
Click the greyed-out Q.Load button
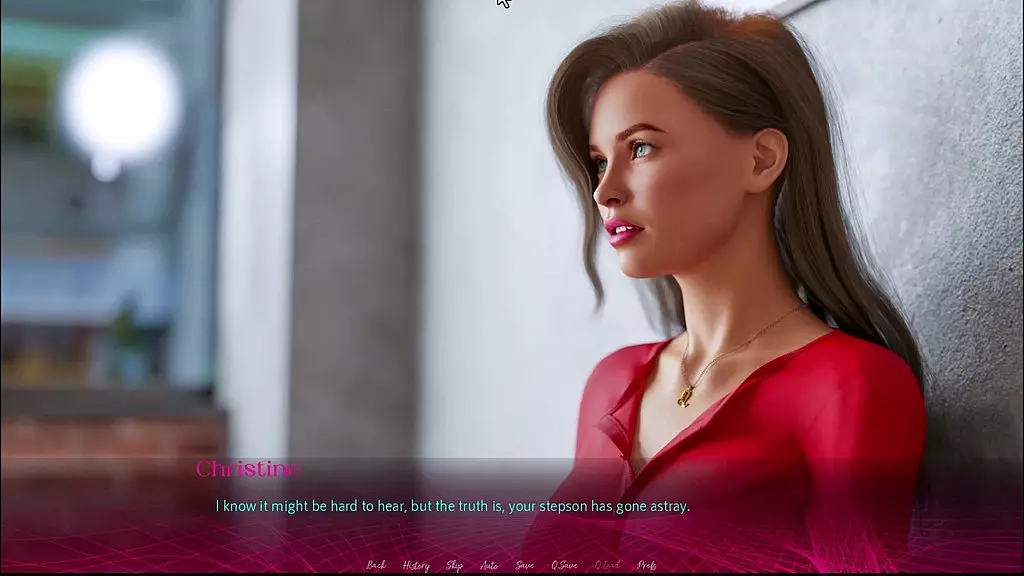607,565
